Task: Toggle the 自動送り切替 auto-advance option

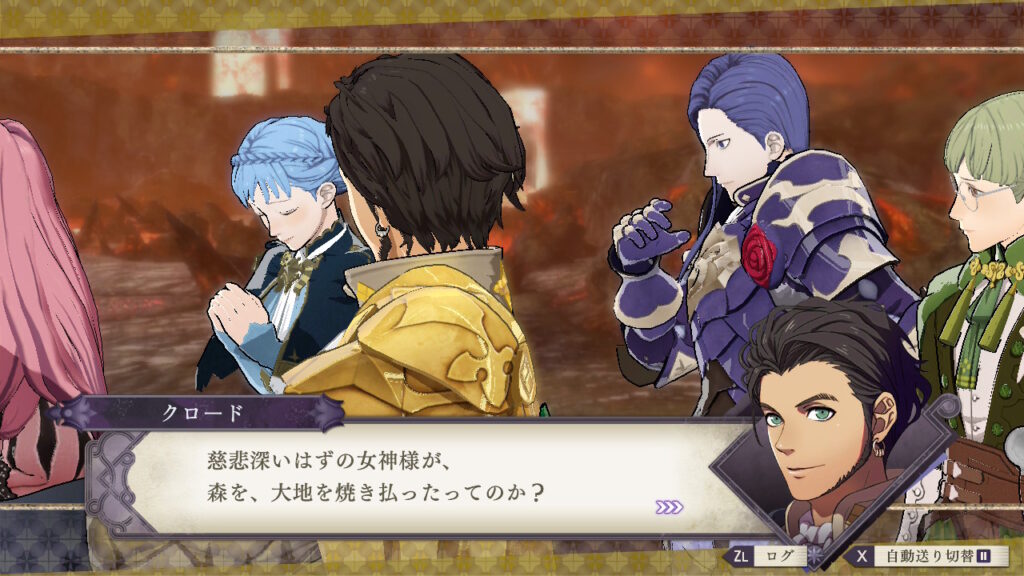Action: coord(926,556)
